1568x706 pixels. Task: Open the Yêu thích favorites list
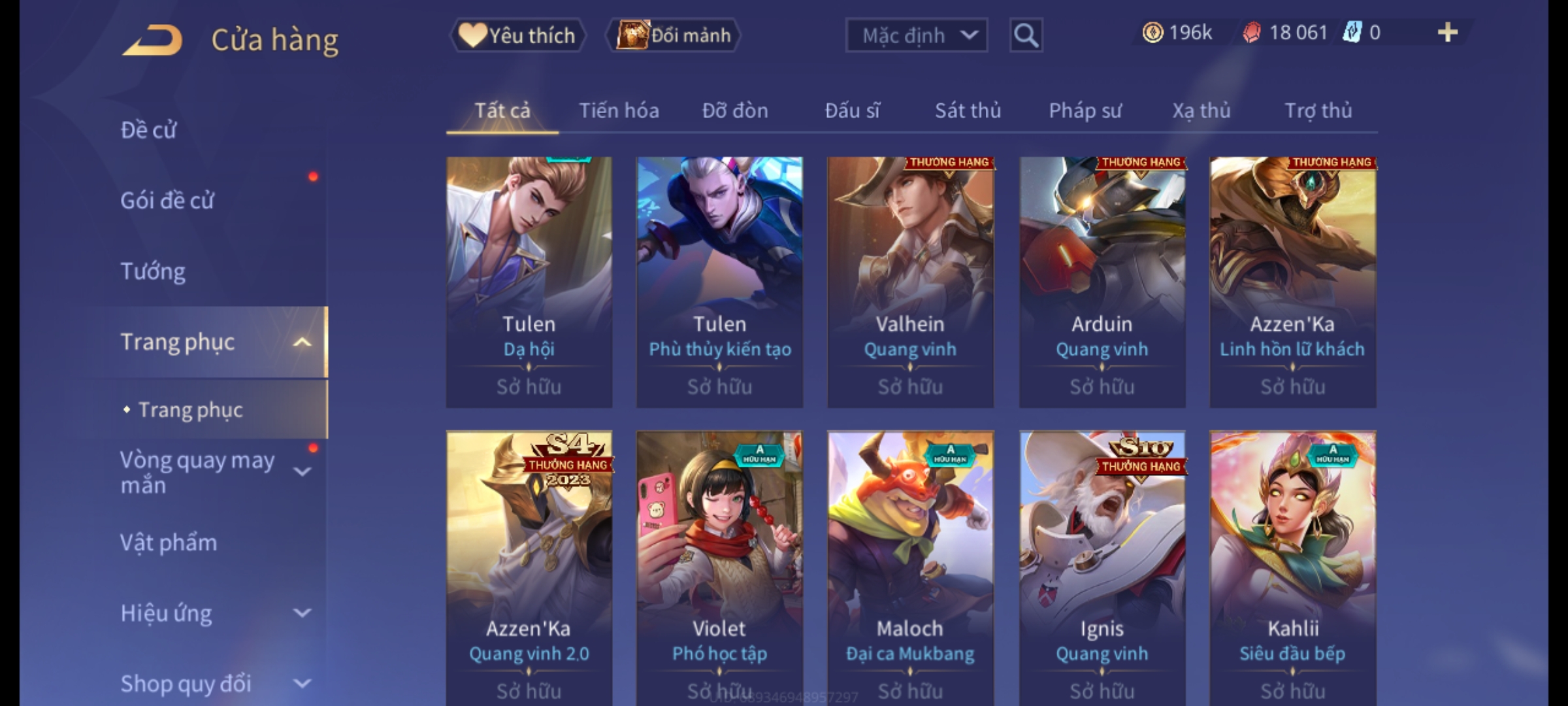click(517, 35)
